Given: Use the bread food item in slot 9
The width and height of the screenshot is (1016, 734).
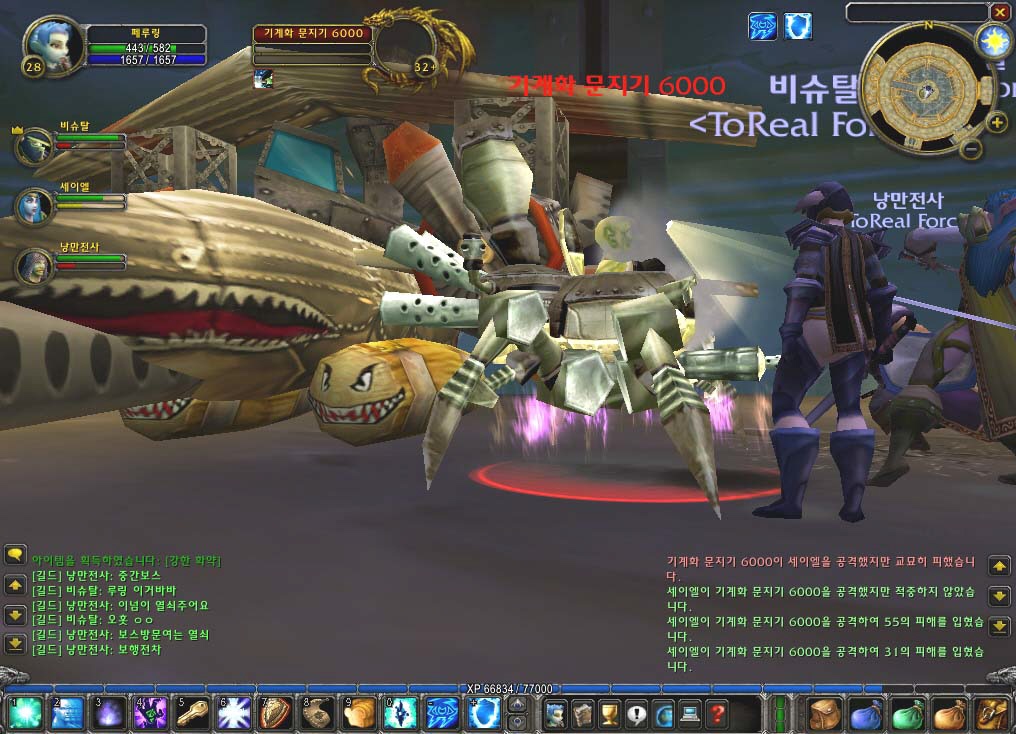Looking at the screenshot, I should point(360,713).
